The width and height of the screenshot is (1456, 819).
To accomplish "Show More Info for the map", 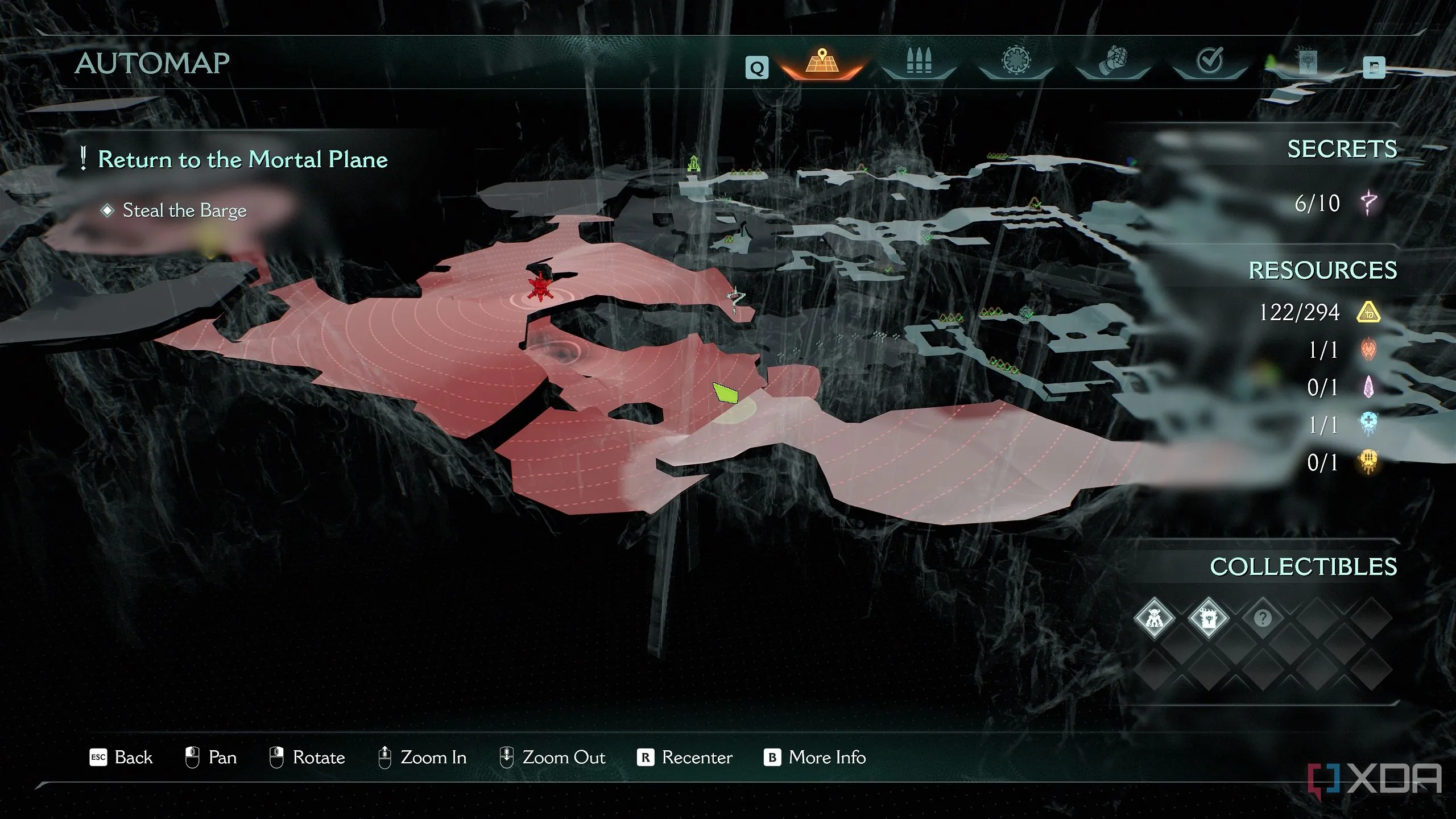I will [815, 758].
